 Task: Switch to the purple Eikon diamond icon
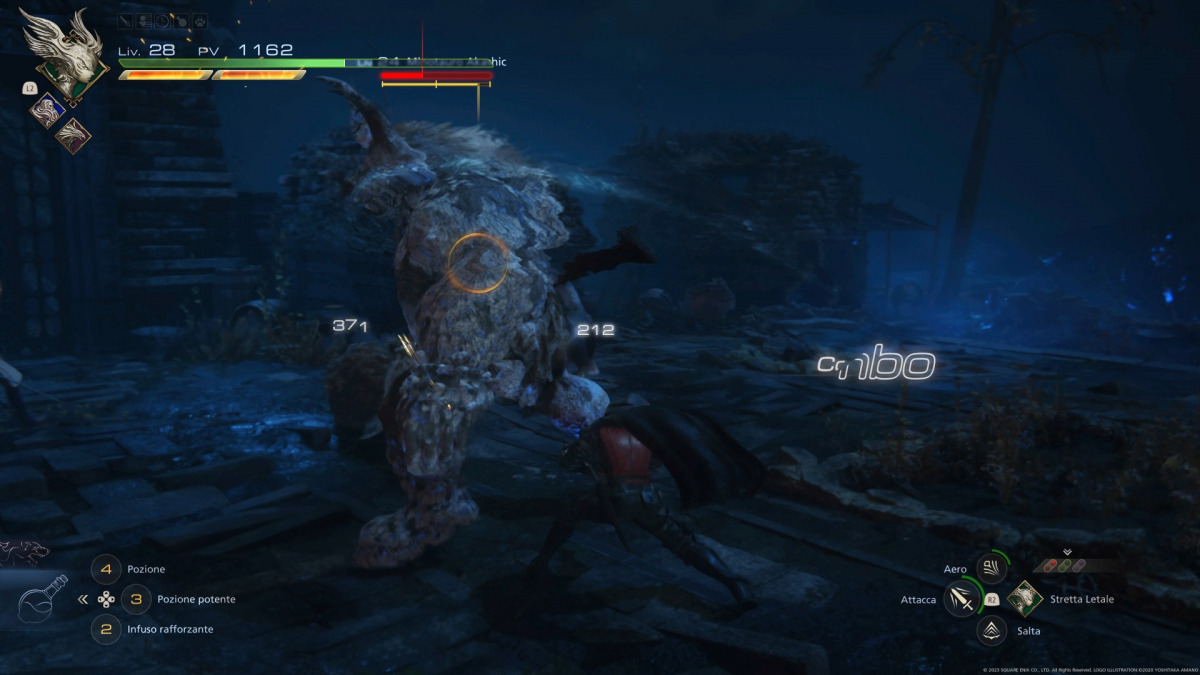[x=72, y=135]
